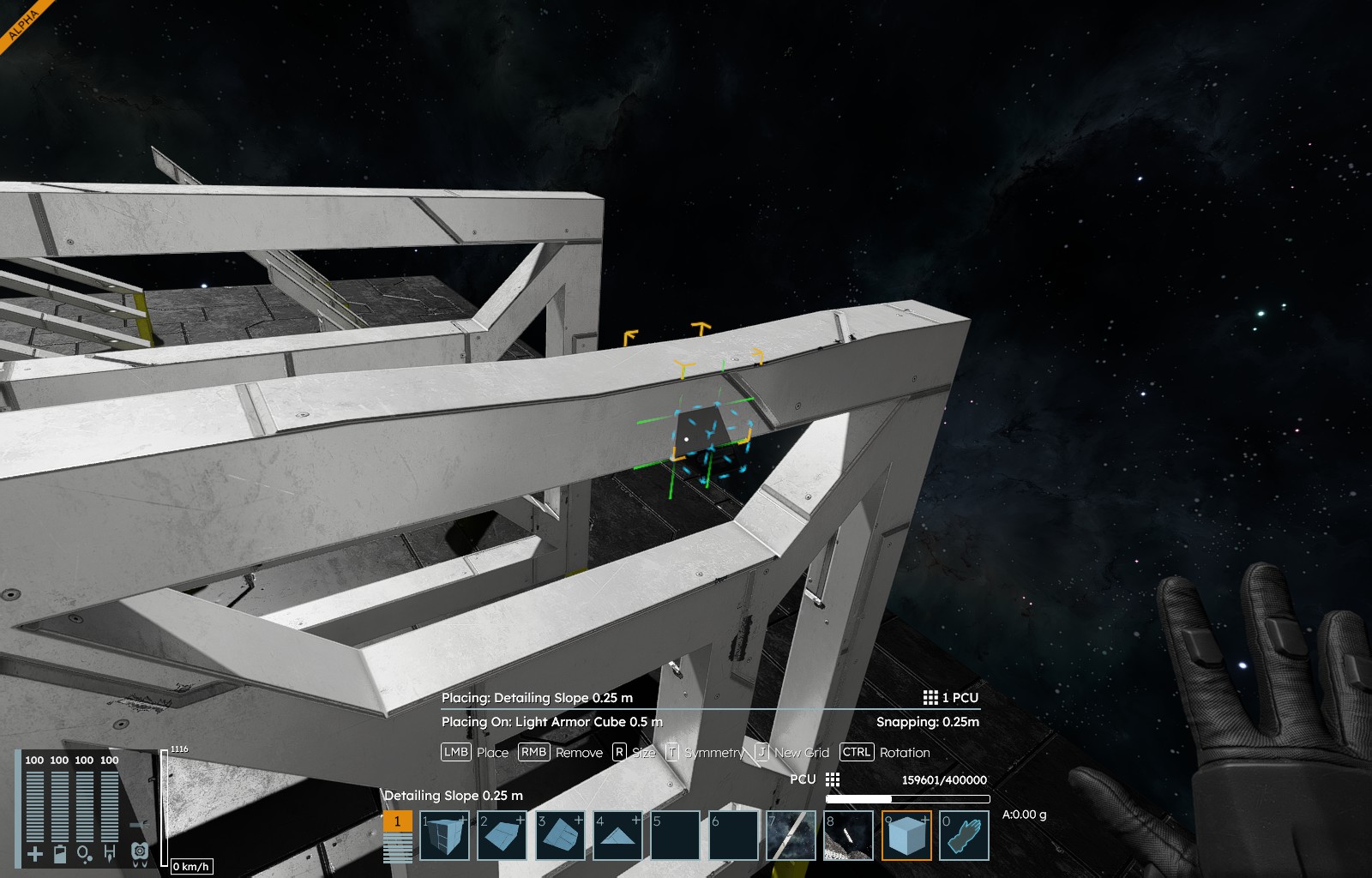Pick the steep slope block in slot 3
Viewport: 1372px width, 878px height.
point(560,836)
